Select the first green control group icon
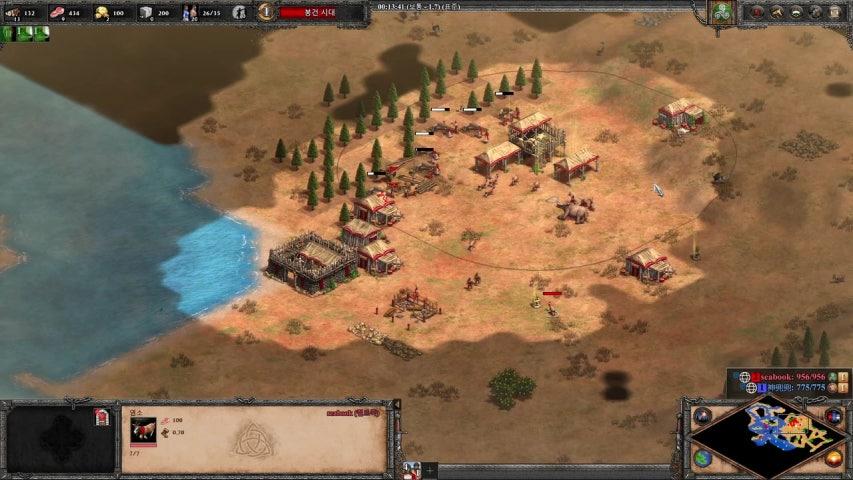Viewport: 853px width, 480px height. (x=9, y=33)
